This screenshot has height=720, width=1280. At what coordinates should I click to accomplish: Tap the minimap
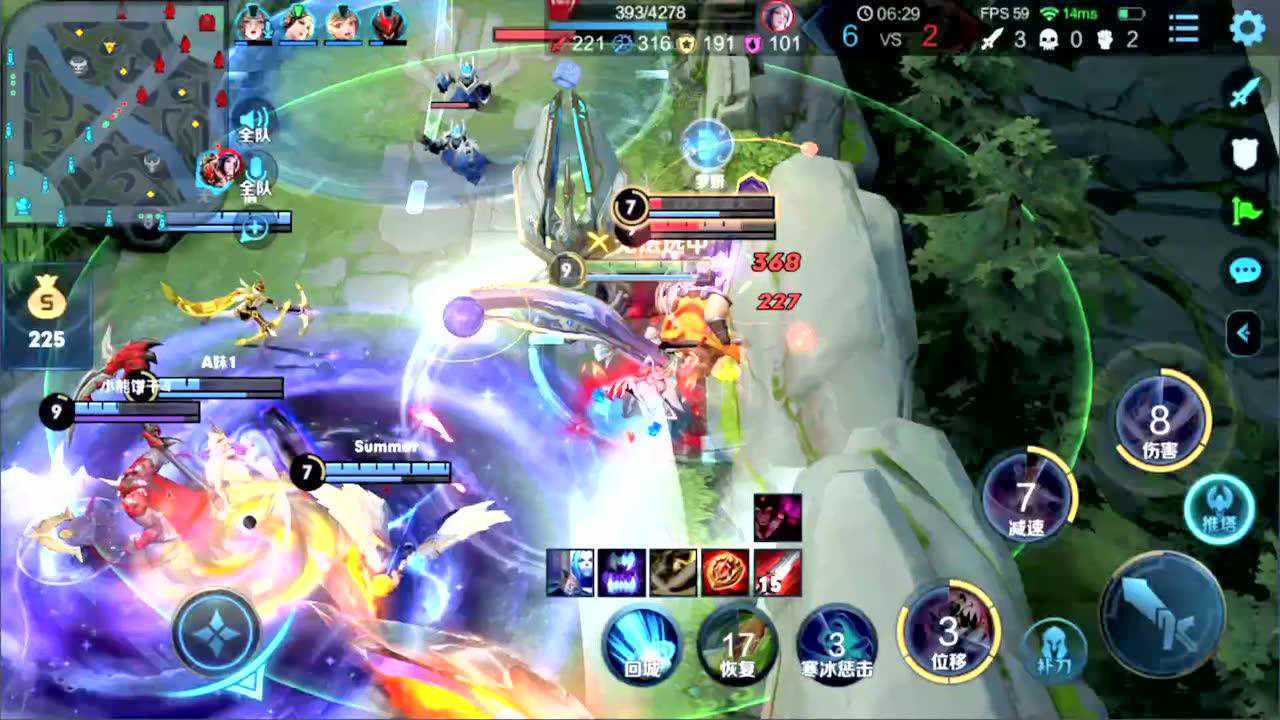[x=113, y=110]
